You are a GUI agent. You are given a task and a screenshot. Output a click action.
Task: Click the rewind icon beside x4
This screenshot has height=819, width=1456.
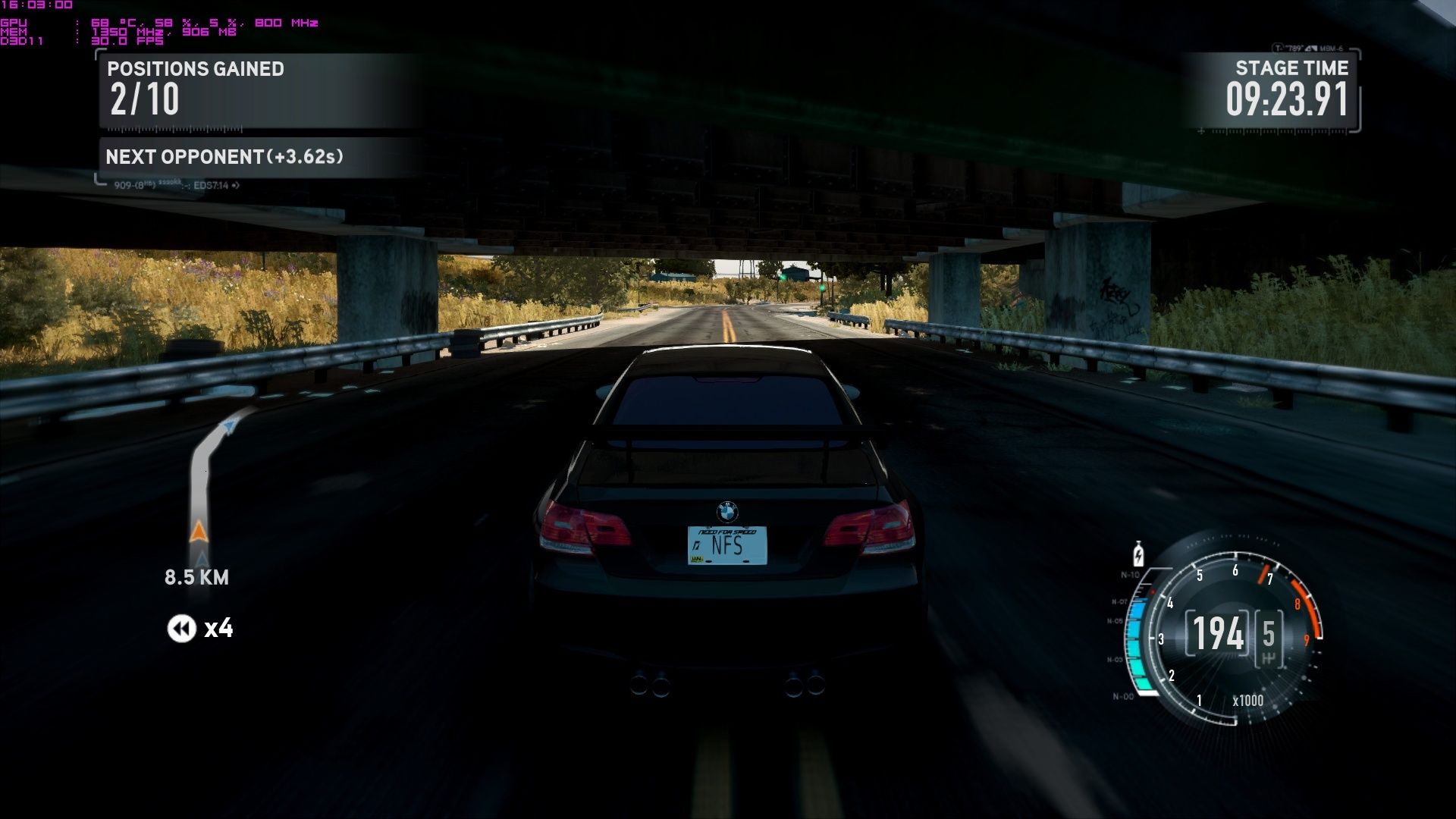[181, 629]
